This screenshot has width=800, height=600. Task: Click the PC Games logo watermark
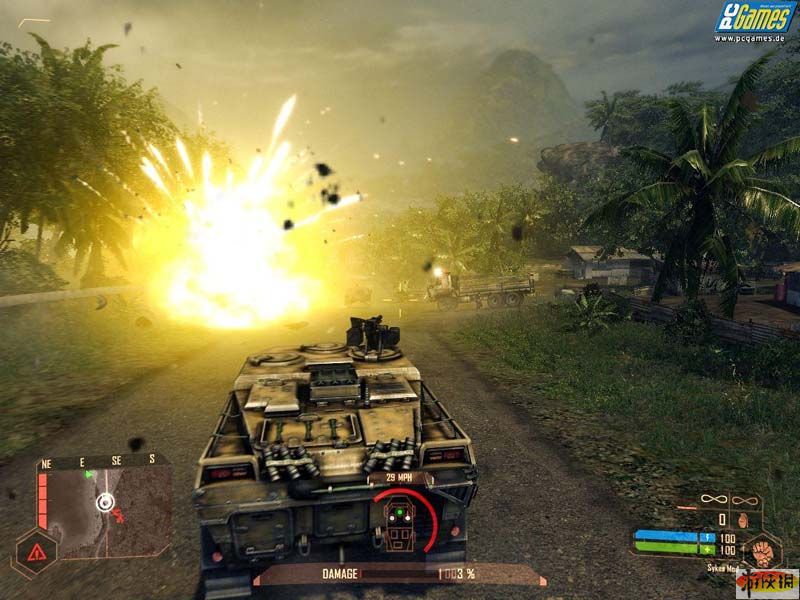click(x=755, y=18)
